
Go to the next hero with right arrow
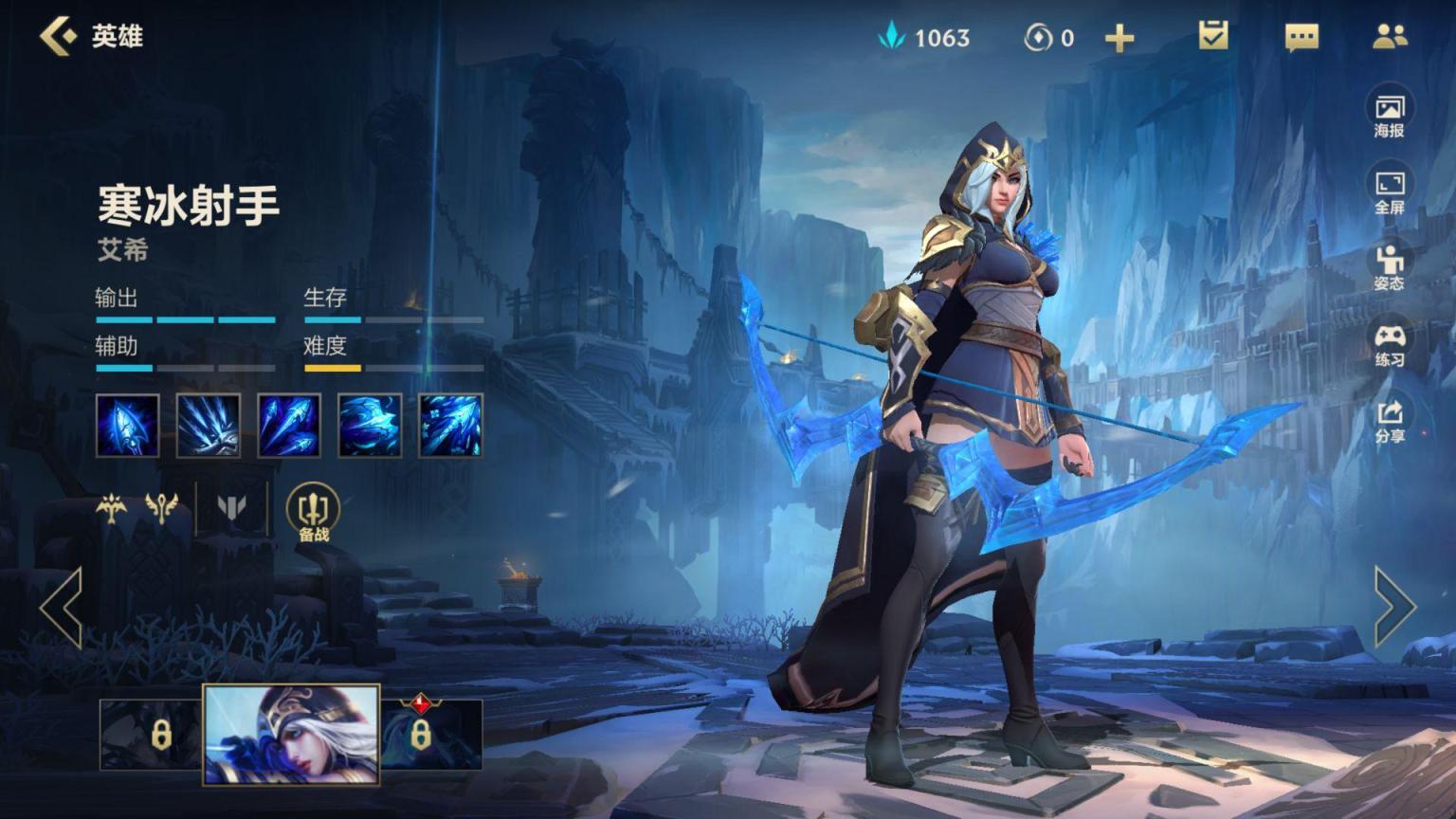1394,608
